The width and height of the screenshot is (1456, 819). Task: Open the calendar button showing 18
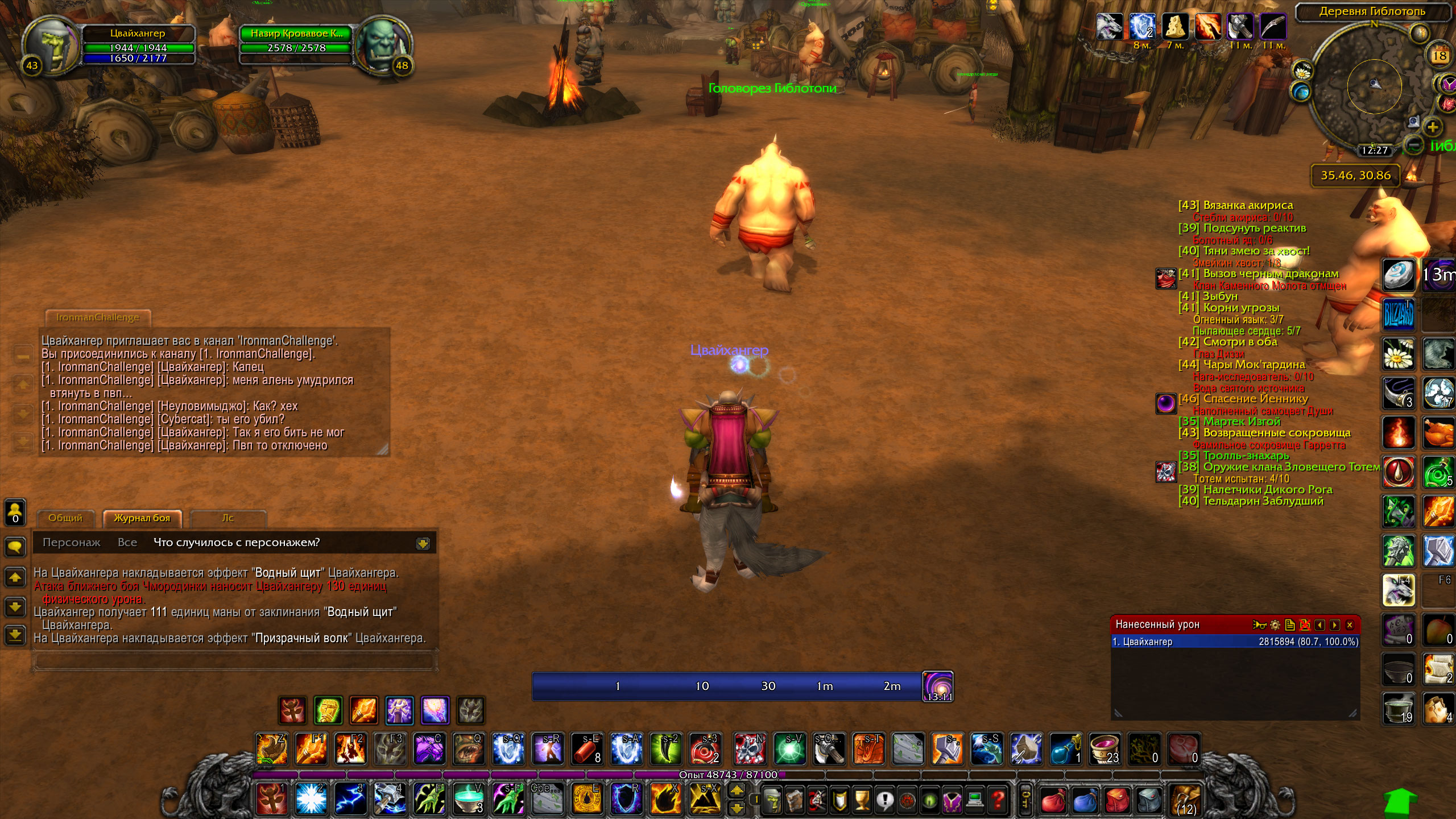[x=1440, y=56]
